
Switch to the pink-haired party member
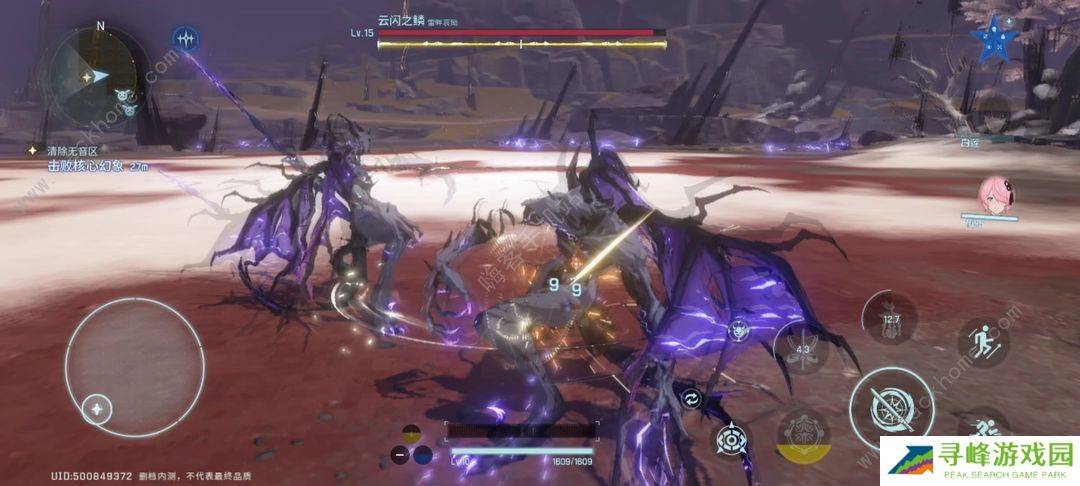(997, 195)
